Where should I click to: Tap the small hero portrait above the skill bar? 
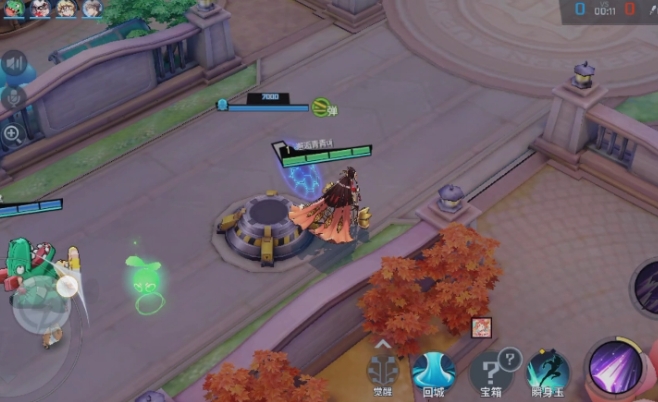[481, 326]
